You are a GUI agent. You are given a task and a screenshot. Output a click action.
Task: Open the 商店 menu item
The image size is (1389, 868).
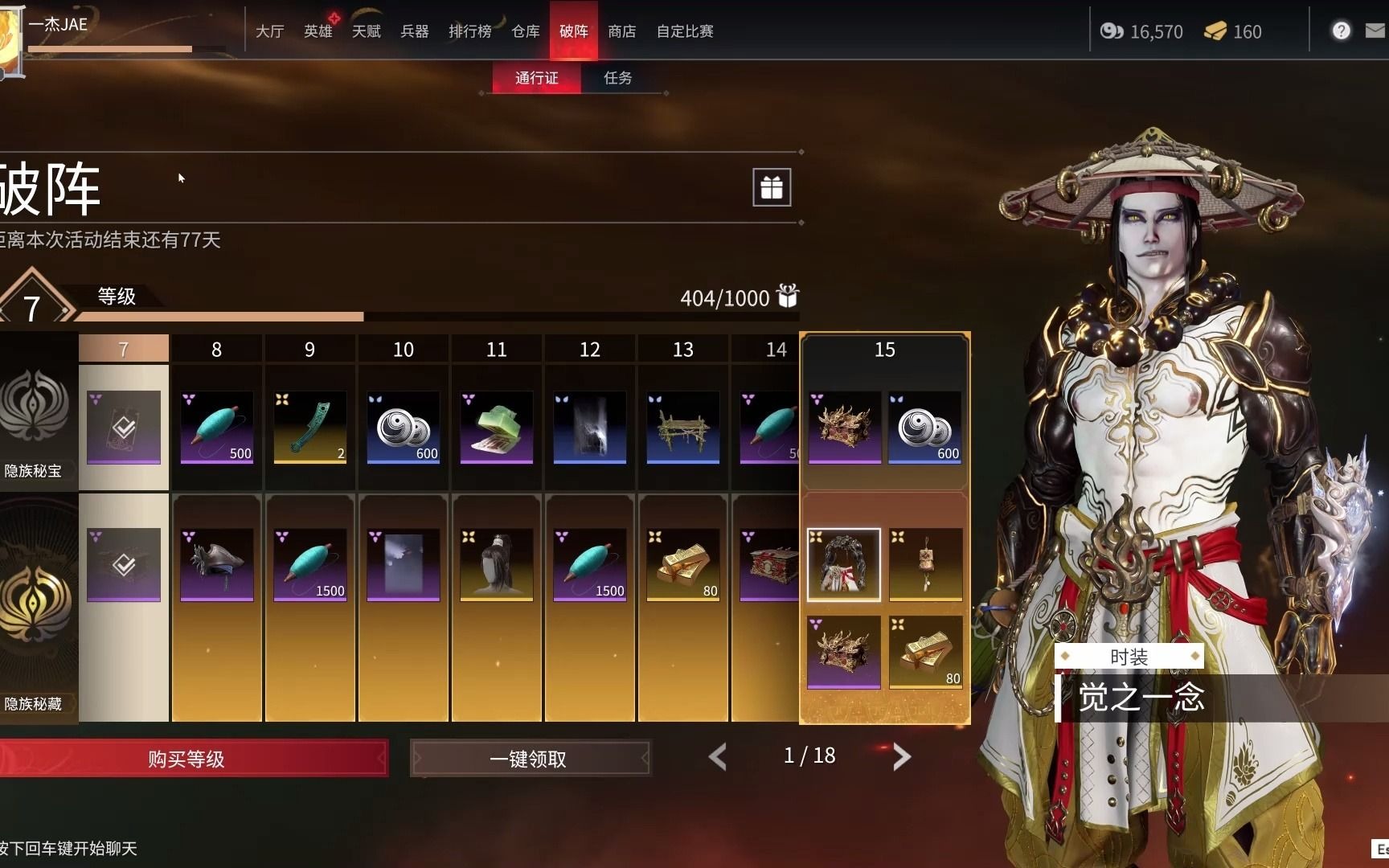coord(622,31)
